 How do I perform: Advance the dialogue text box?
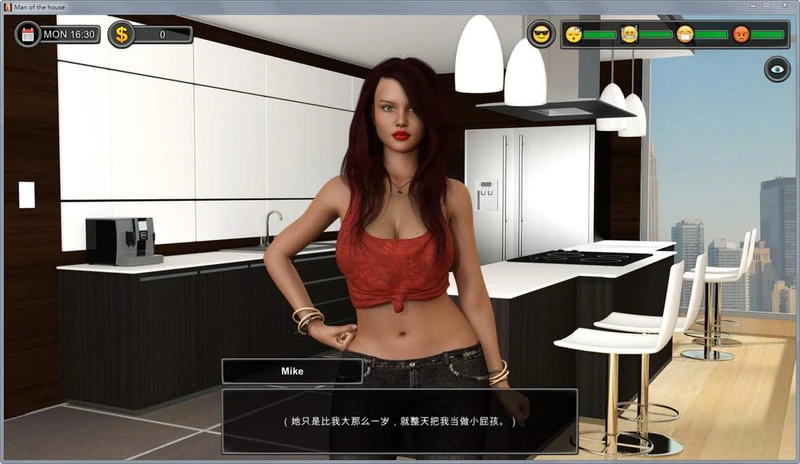399,421
